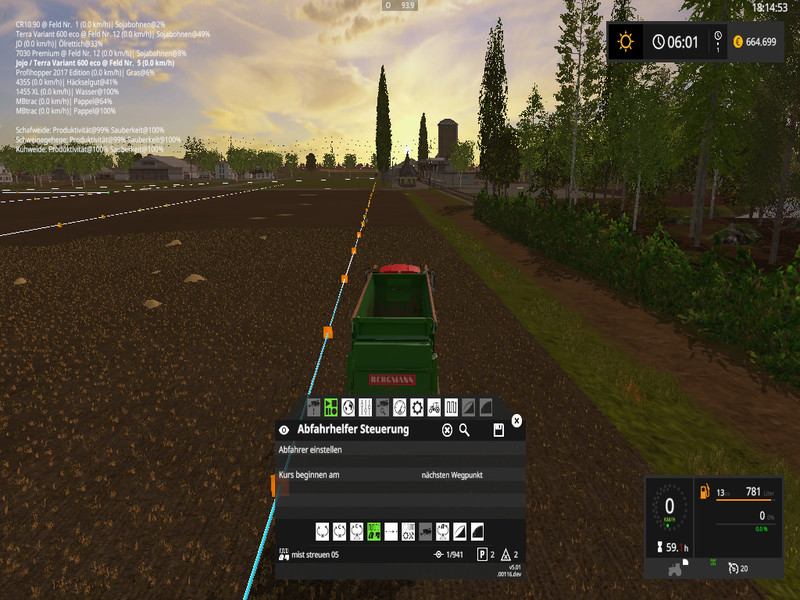Click the save course floppy disk icon

(498, 430)
